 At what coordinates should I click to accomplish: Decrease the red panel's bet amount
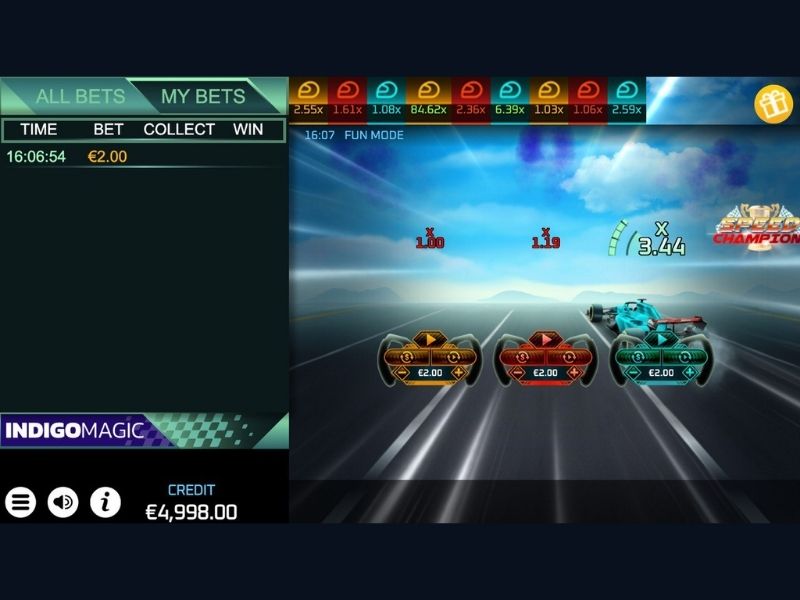coord(519,373)
